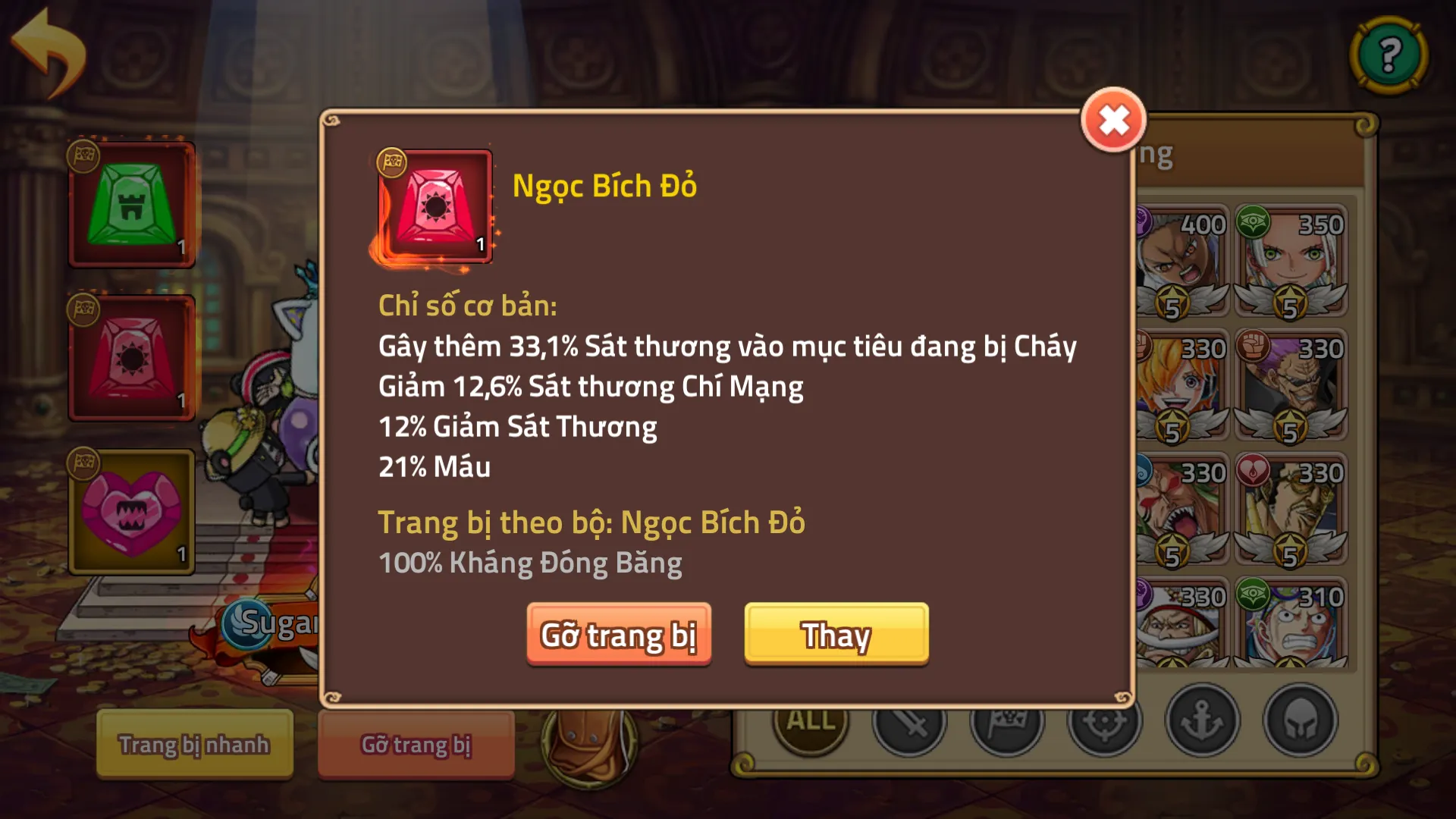This screenshot has height=819, width=1456.
Task: Pick the 400 power character card
Action: (x=1181, y=260)
